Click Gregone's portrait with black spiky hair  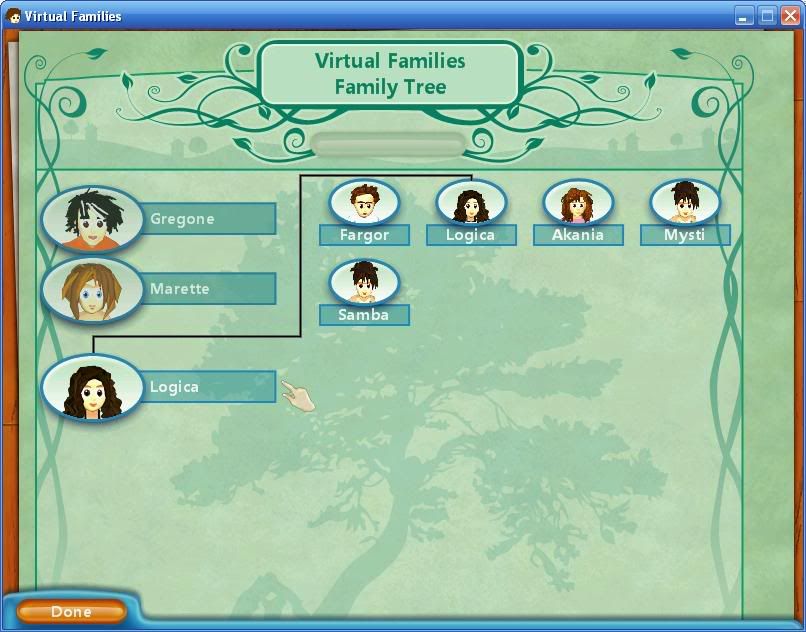click(92, 219)
